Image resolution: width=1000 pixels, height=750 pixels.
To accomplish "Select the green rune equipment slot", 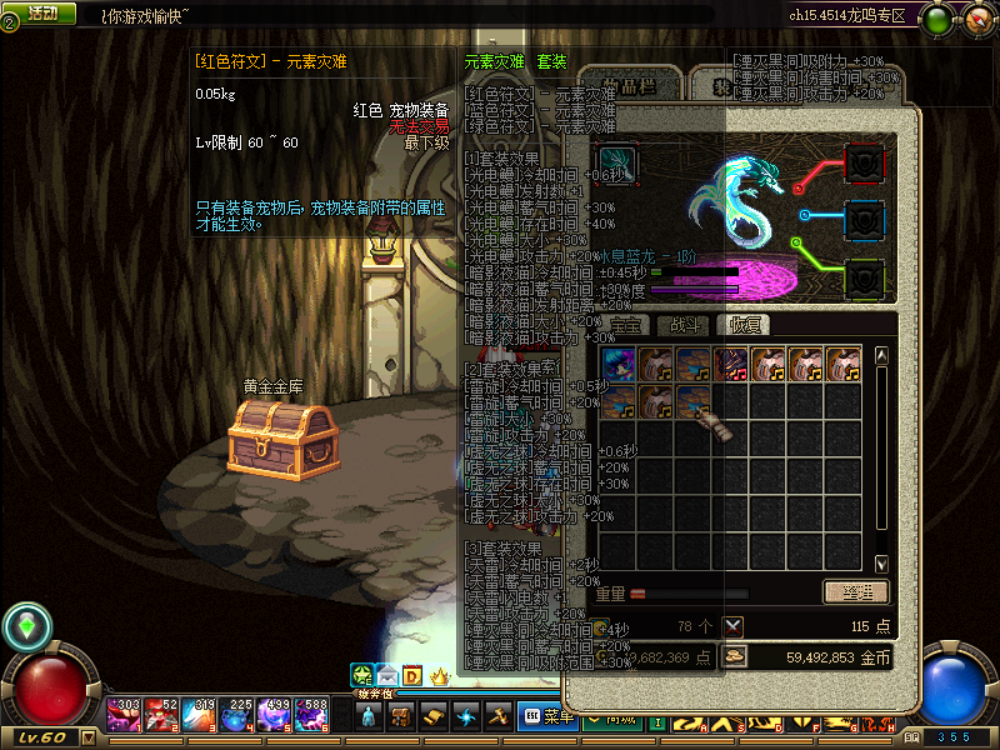I will (x=864, y=278).
